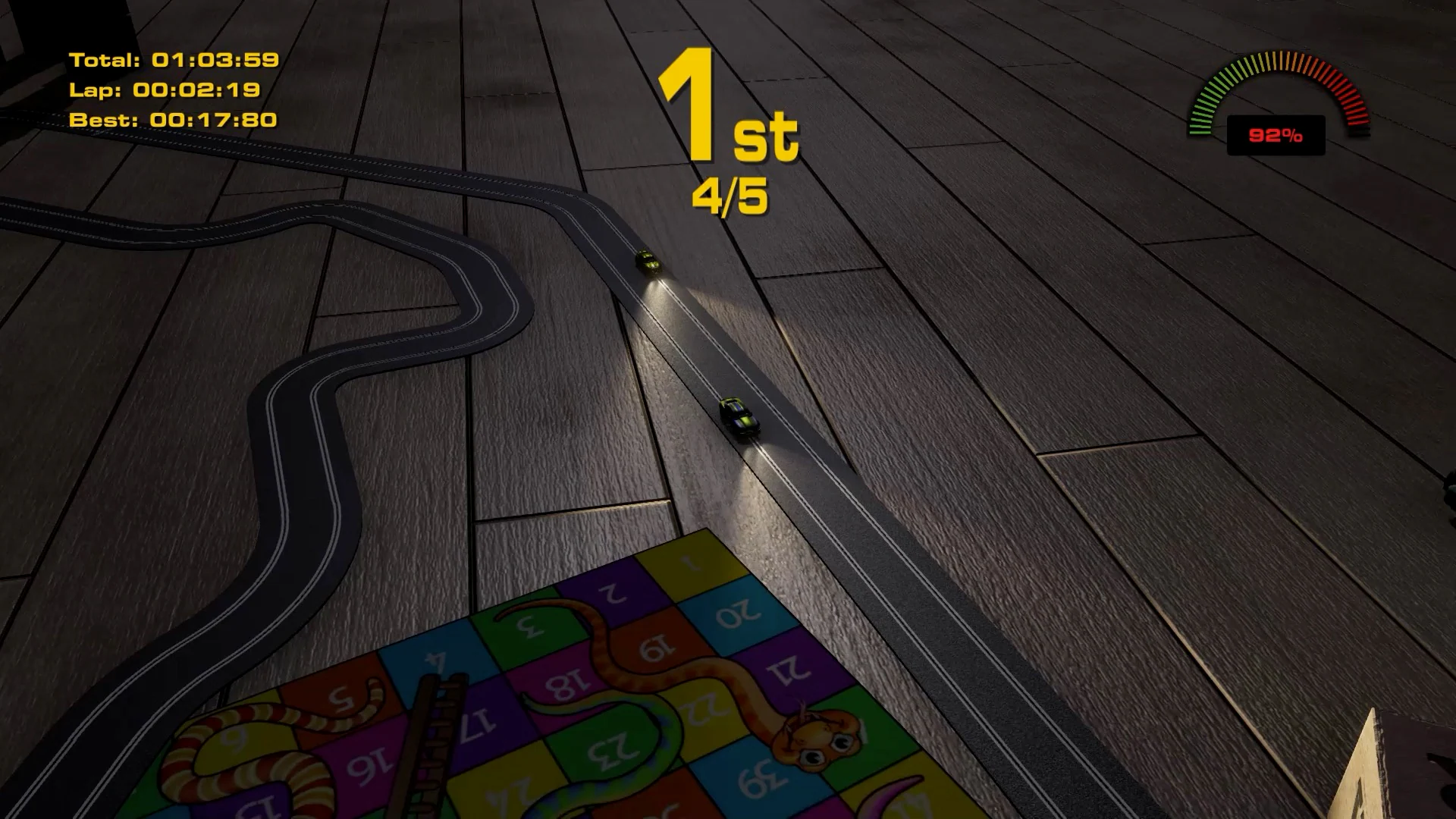Click the Best time display
Viewport: 1456px width, 819px height.
172,119
